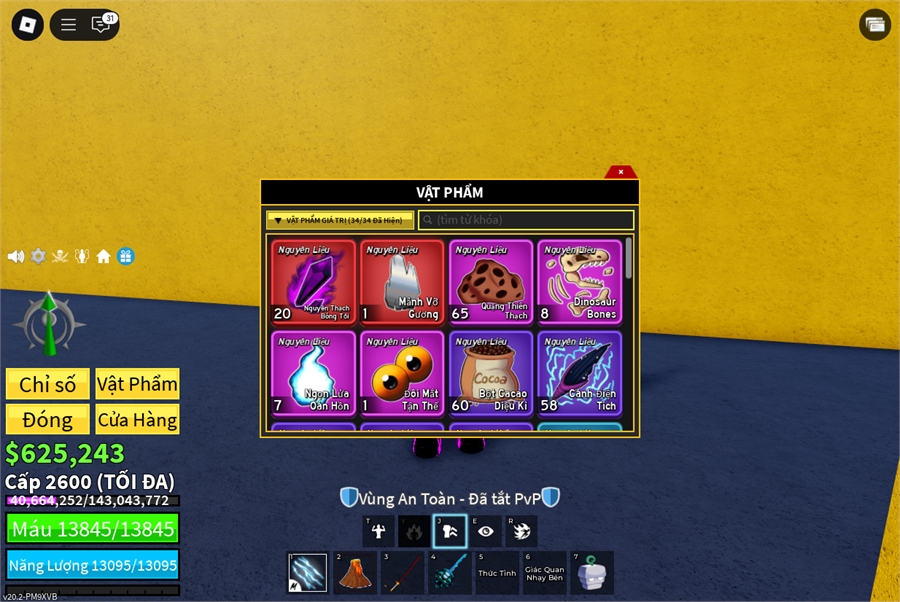The image size is (900, 602).
Task: Open the Vật Phẩm Giá Trị filter dropdown
Action: [340, 220]
